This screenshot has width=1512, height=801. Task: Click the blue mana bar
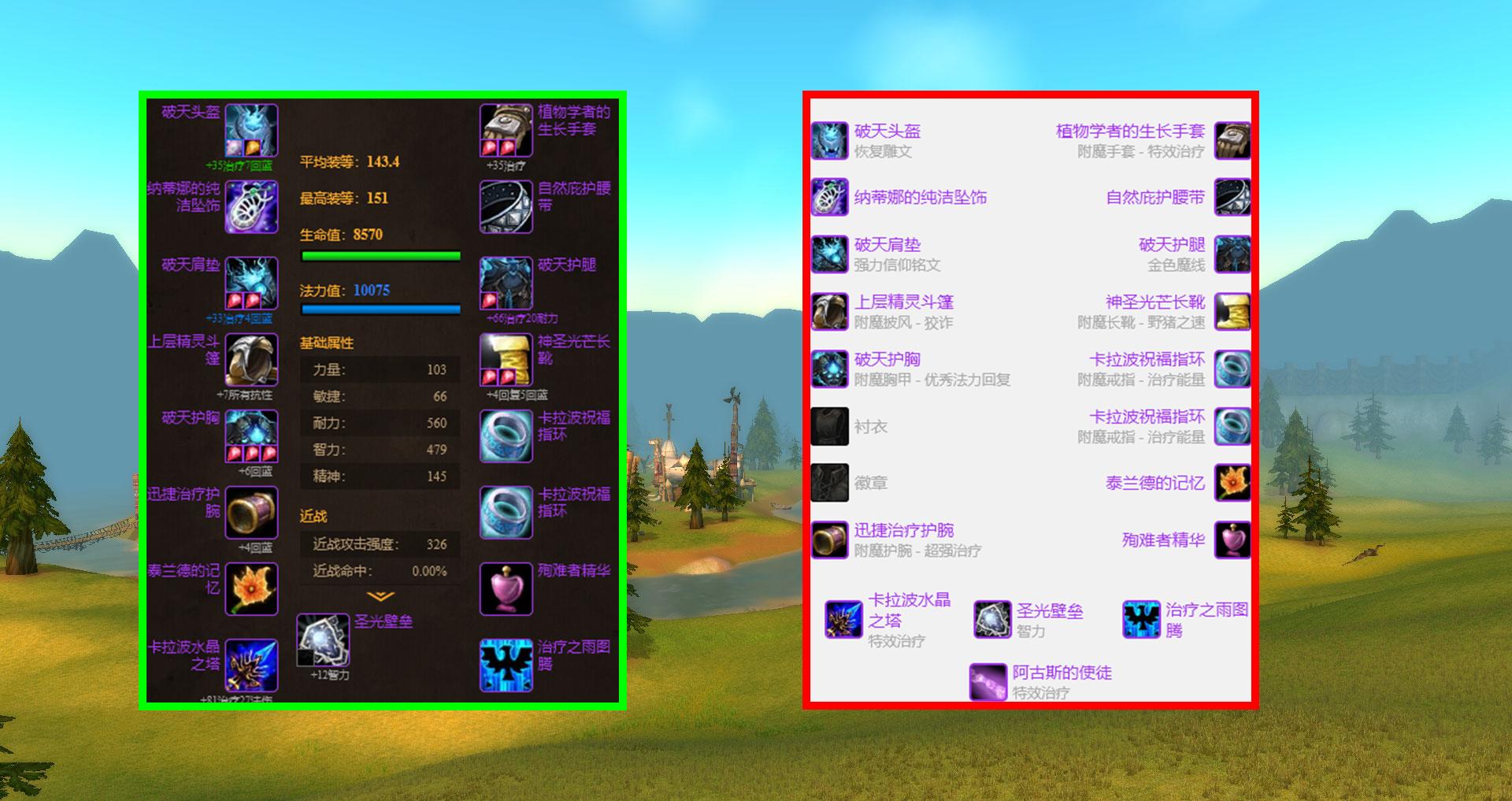point(380,308)
